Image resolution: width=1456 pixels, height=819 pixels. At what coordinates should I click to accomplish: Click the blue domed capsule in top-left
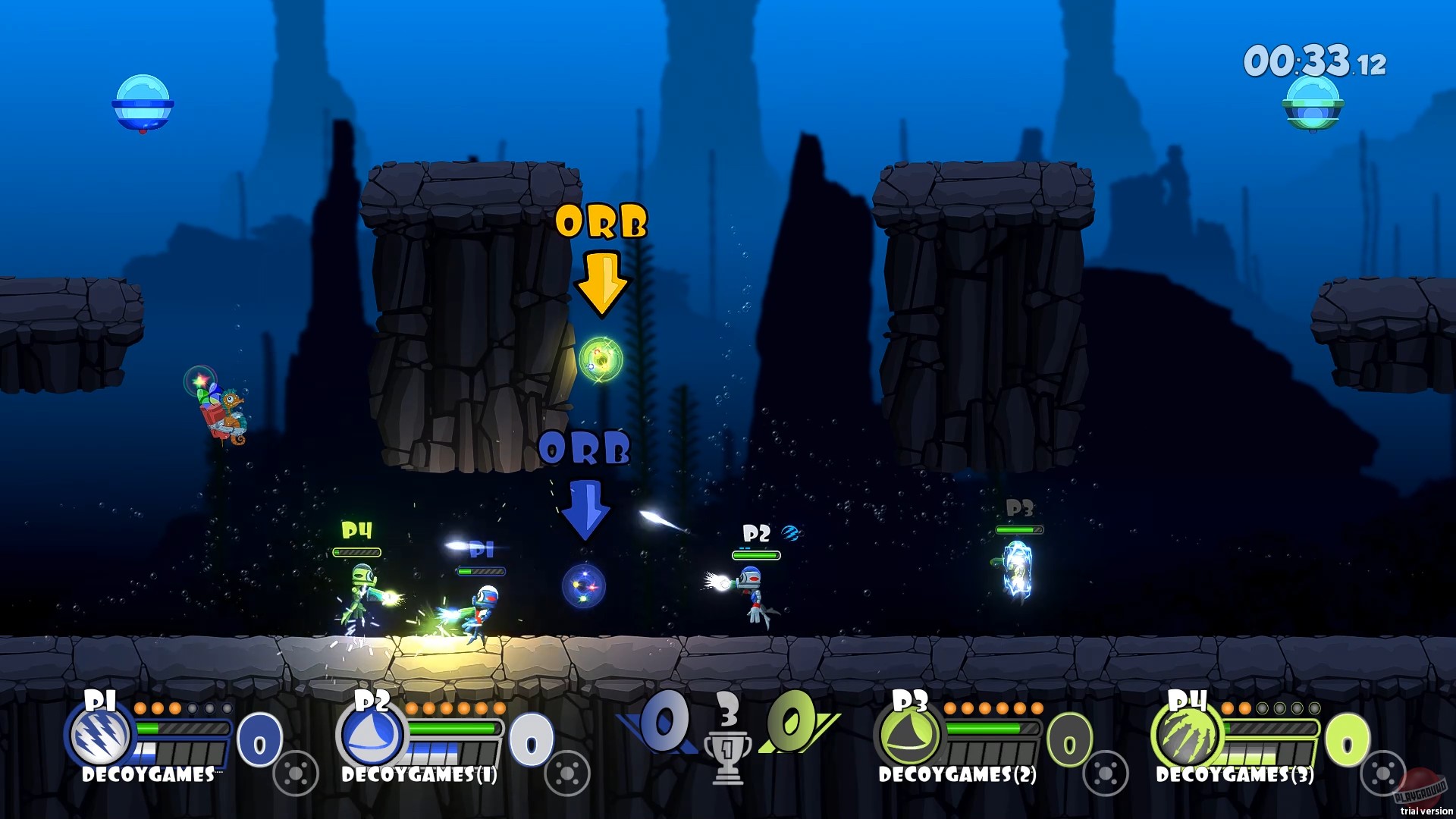[144, 102]
